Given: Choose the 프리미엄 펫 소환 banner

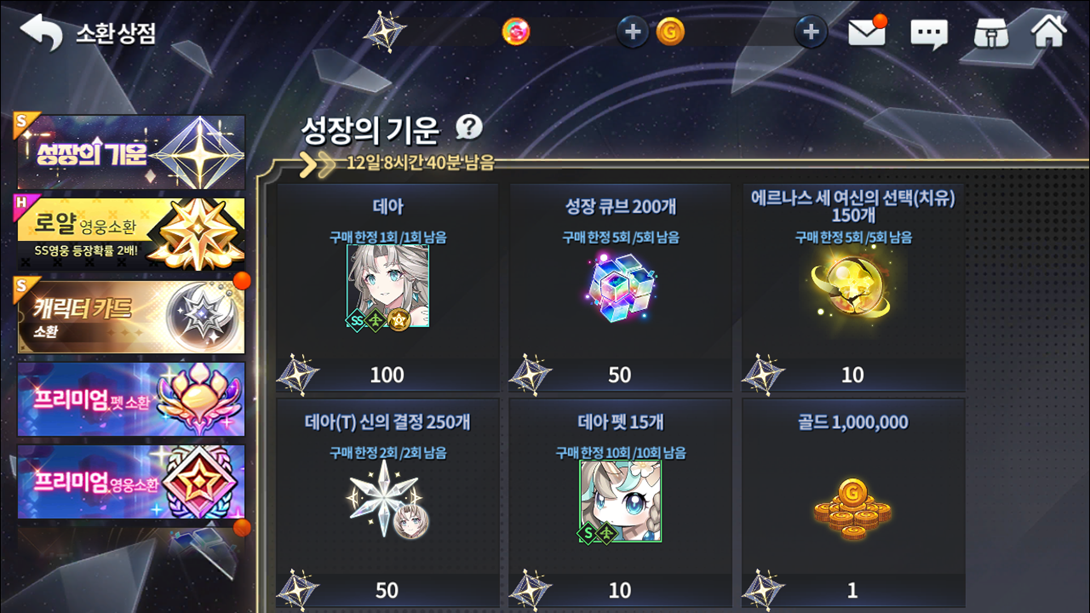Looking at the screenshot, I should pos(131,399).
